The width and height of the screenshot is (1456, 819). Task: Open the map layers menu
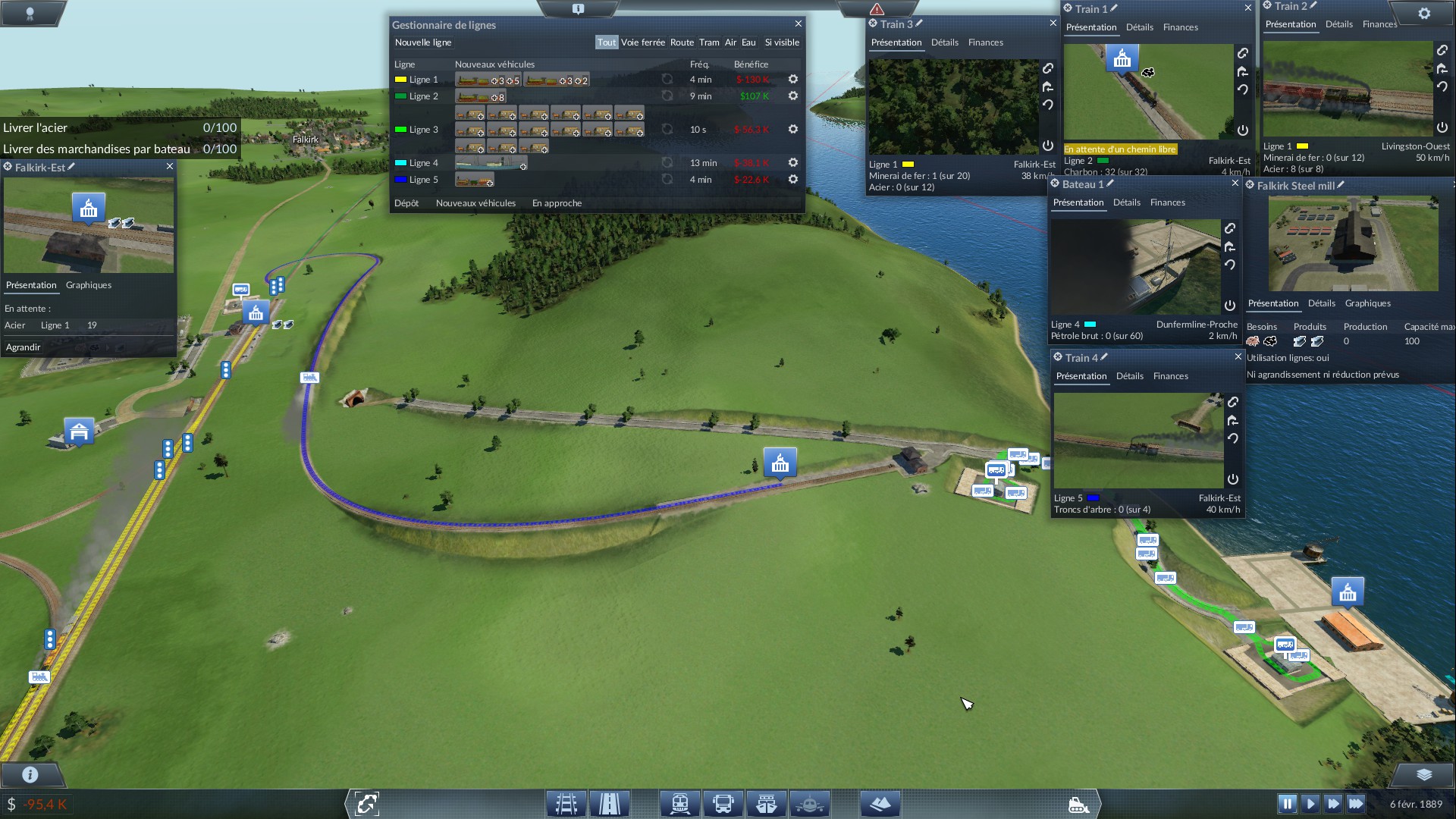(1423, 774)
